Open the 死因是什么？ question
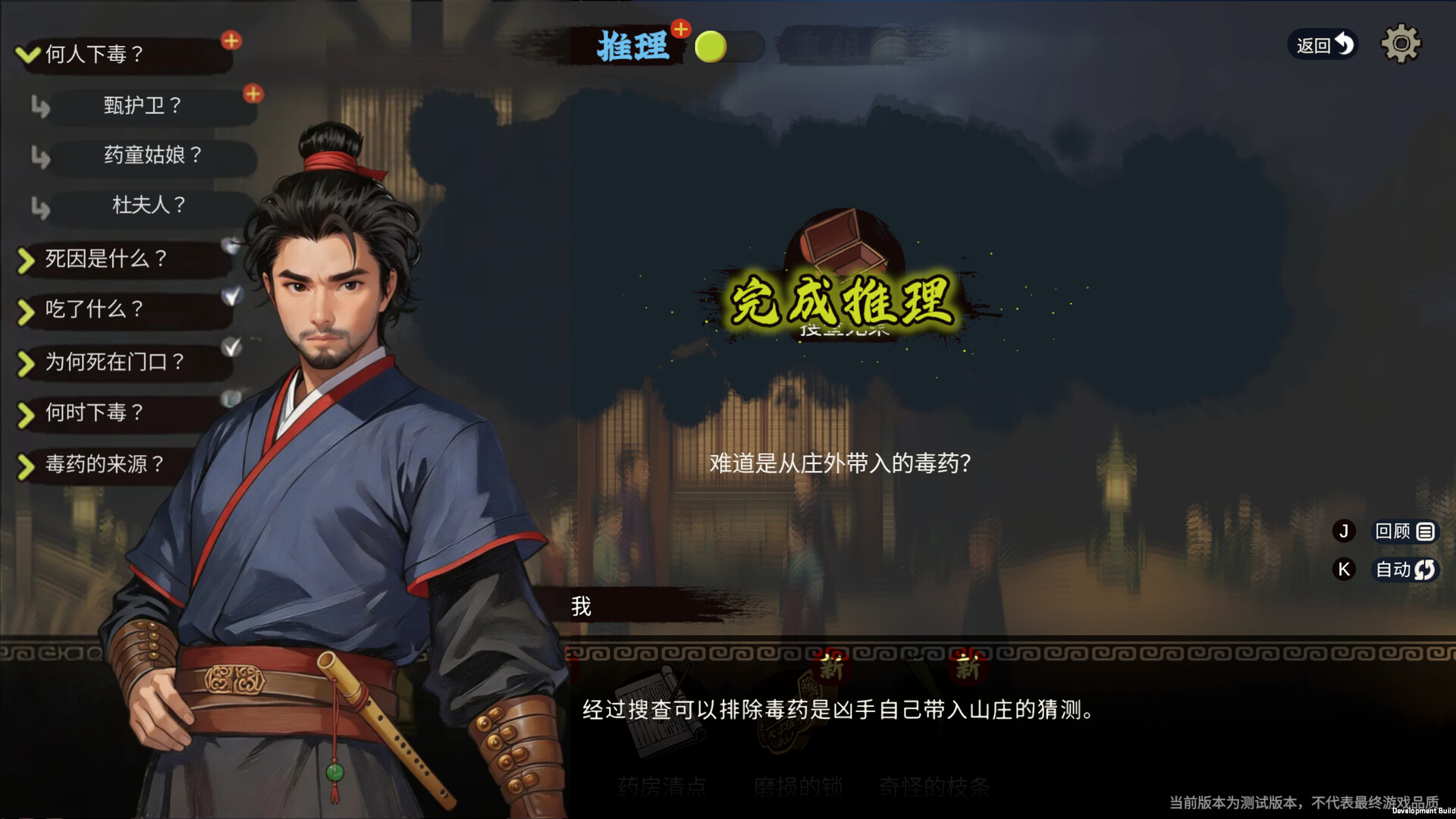Image resolution: width=1456 pixels, height=819 pixels. pos(106,259)
